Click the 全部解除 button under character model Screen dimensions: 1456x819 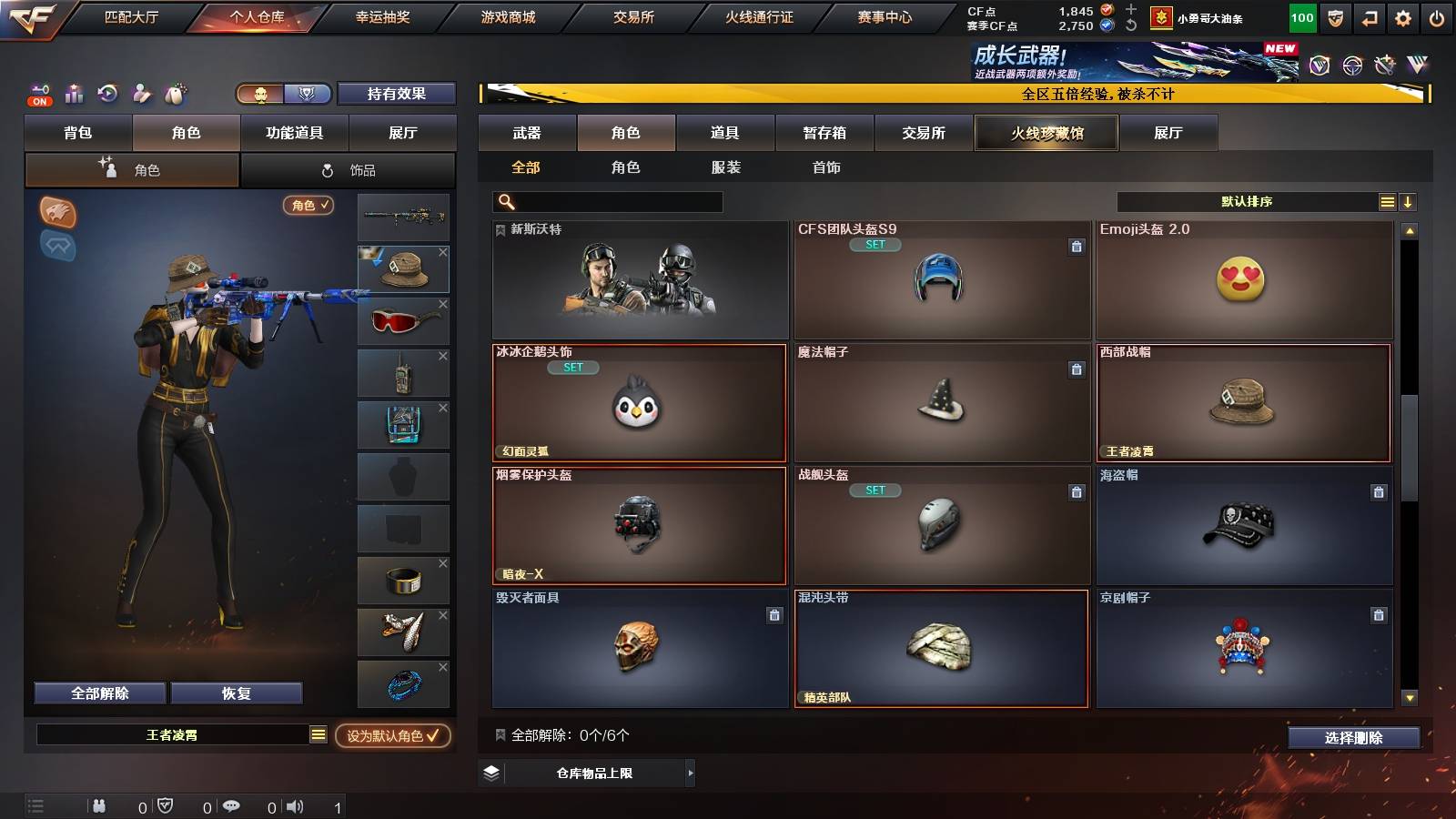pos(98,693)
